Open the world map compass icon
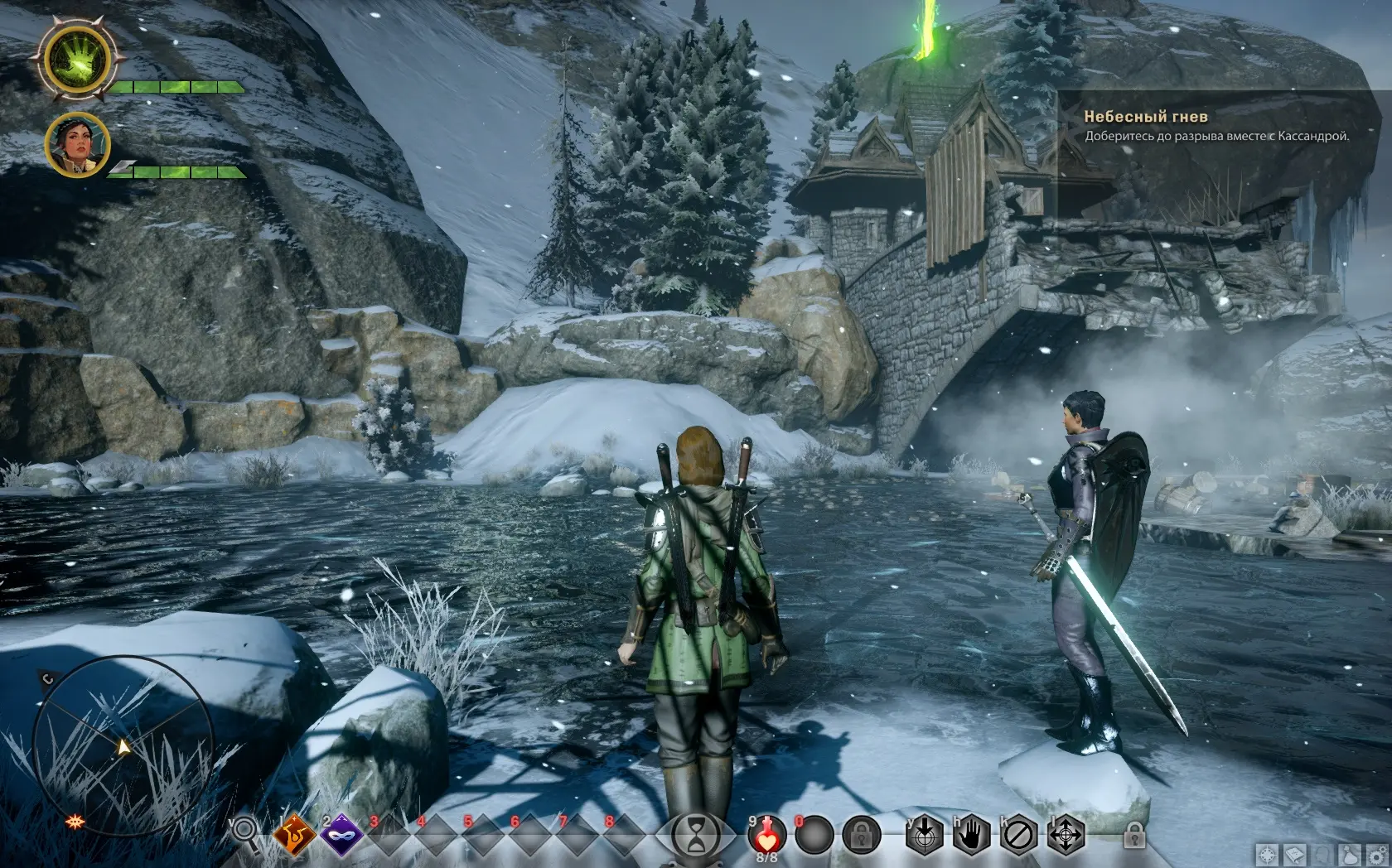1392x868 pixels. click(x=1269, y=855)
